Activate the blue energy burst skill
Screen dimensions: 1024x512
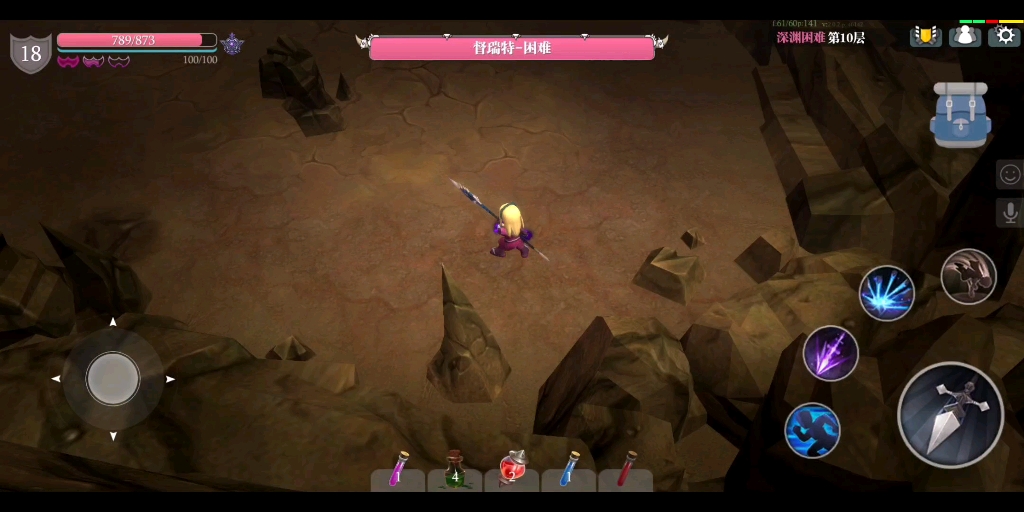[886, 293]
